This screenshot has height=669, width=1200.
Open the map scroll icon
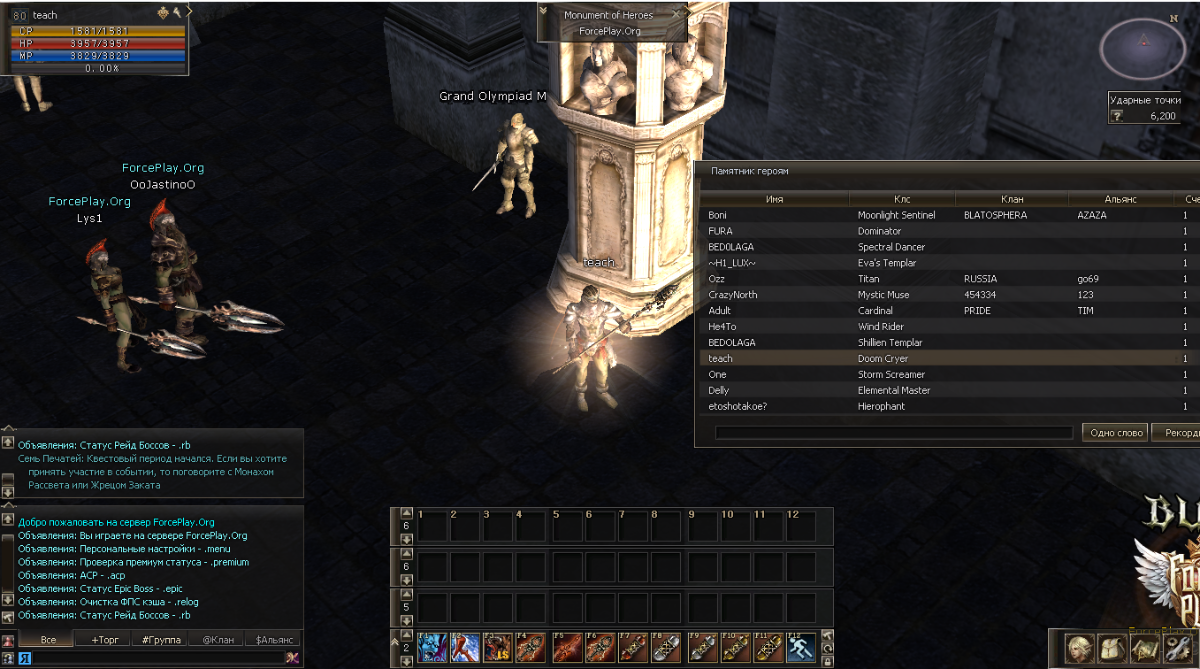tap(1144, 648)
